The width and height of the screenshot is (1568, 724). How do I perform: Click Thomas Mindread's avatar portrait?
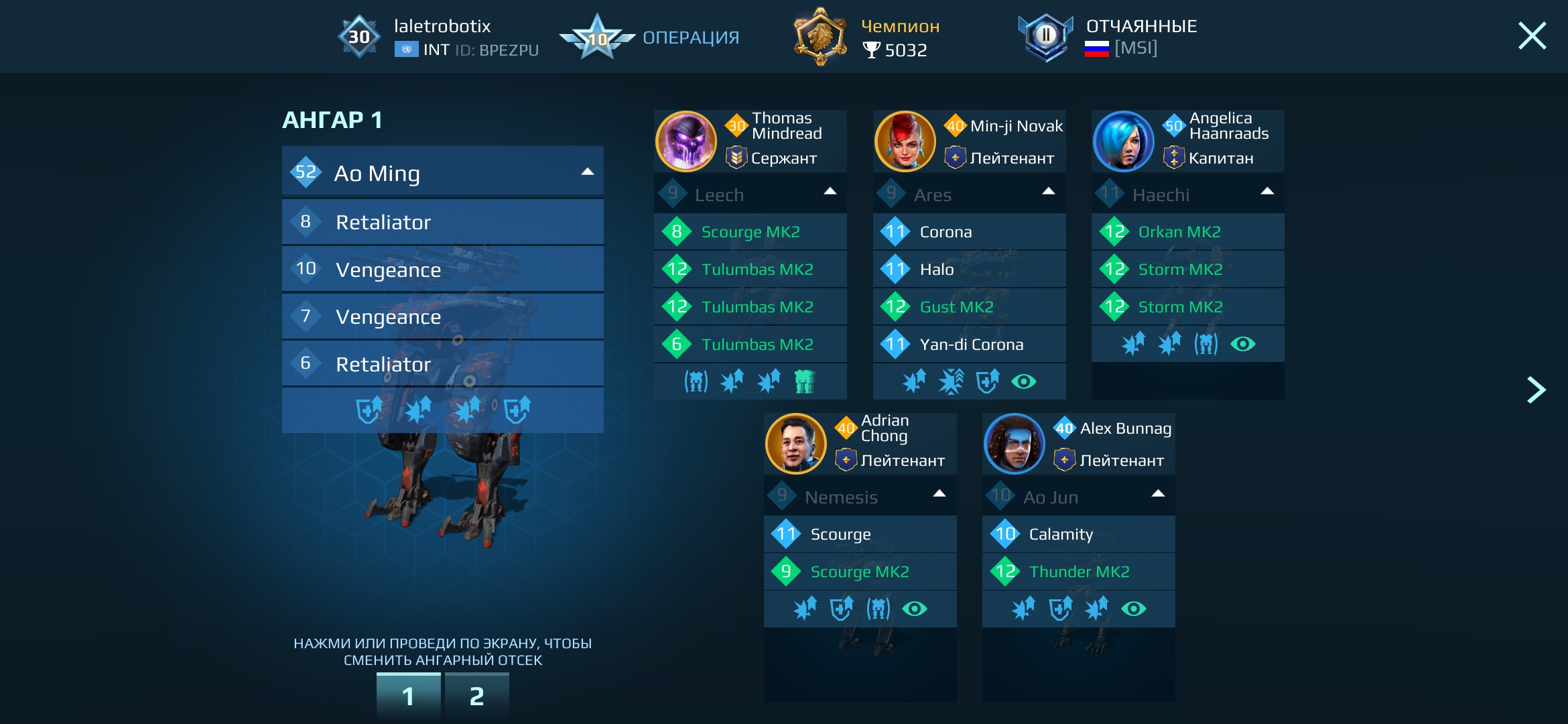coord(685,141)
